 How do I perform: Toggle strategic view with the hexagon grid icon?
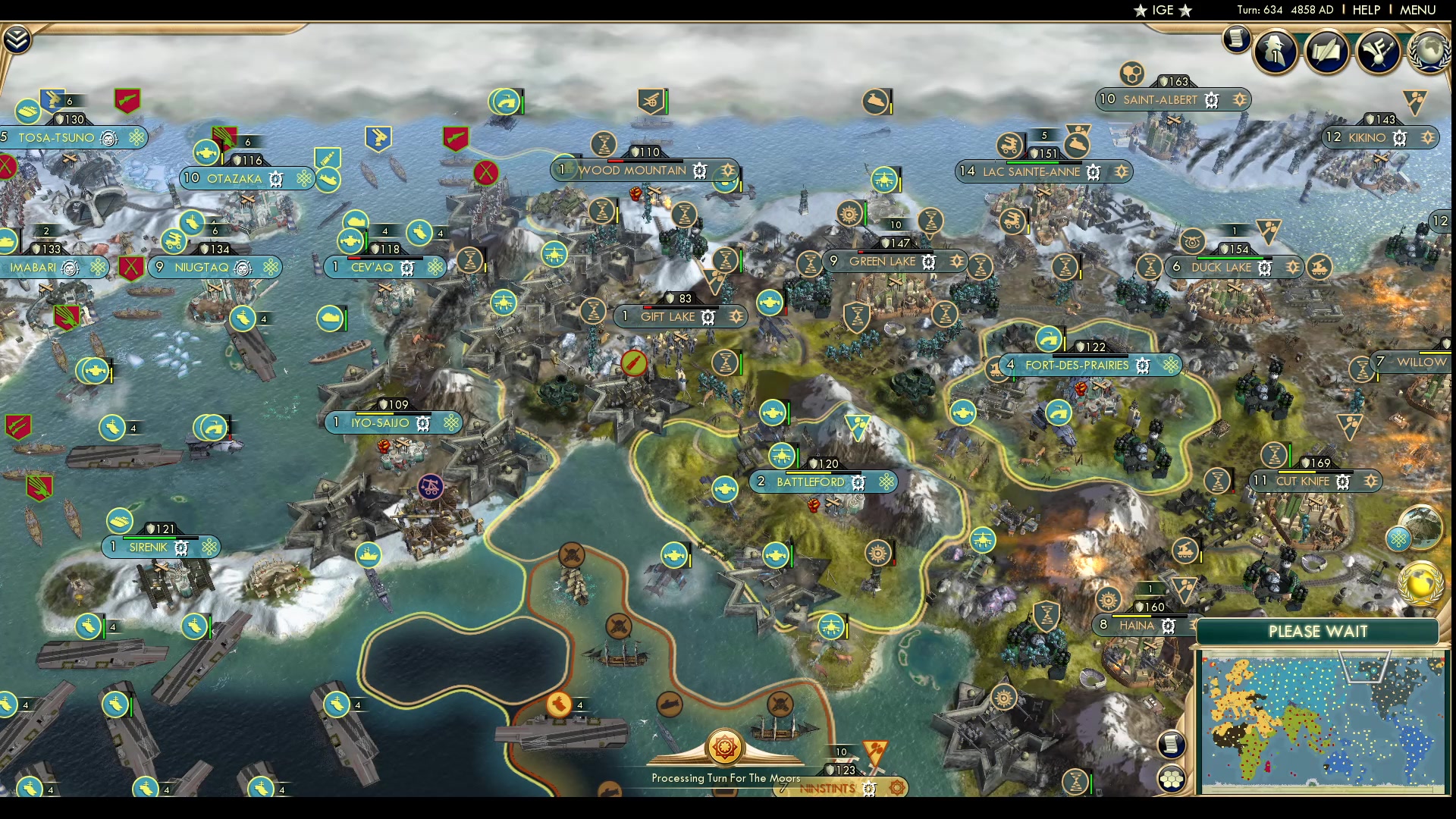click(x=1172, y=777)
